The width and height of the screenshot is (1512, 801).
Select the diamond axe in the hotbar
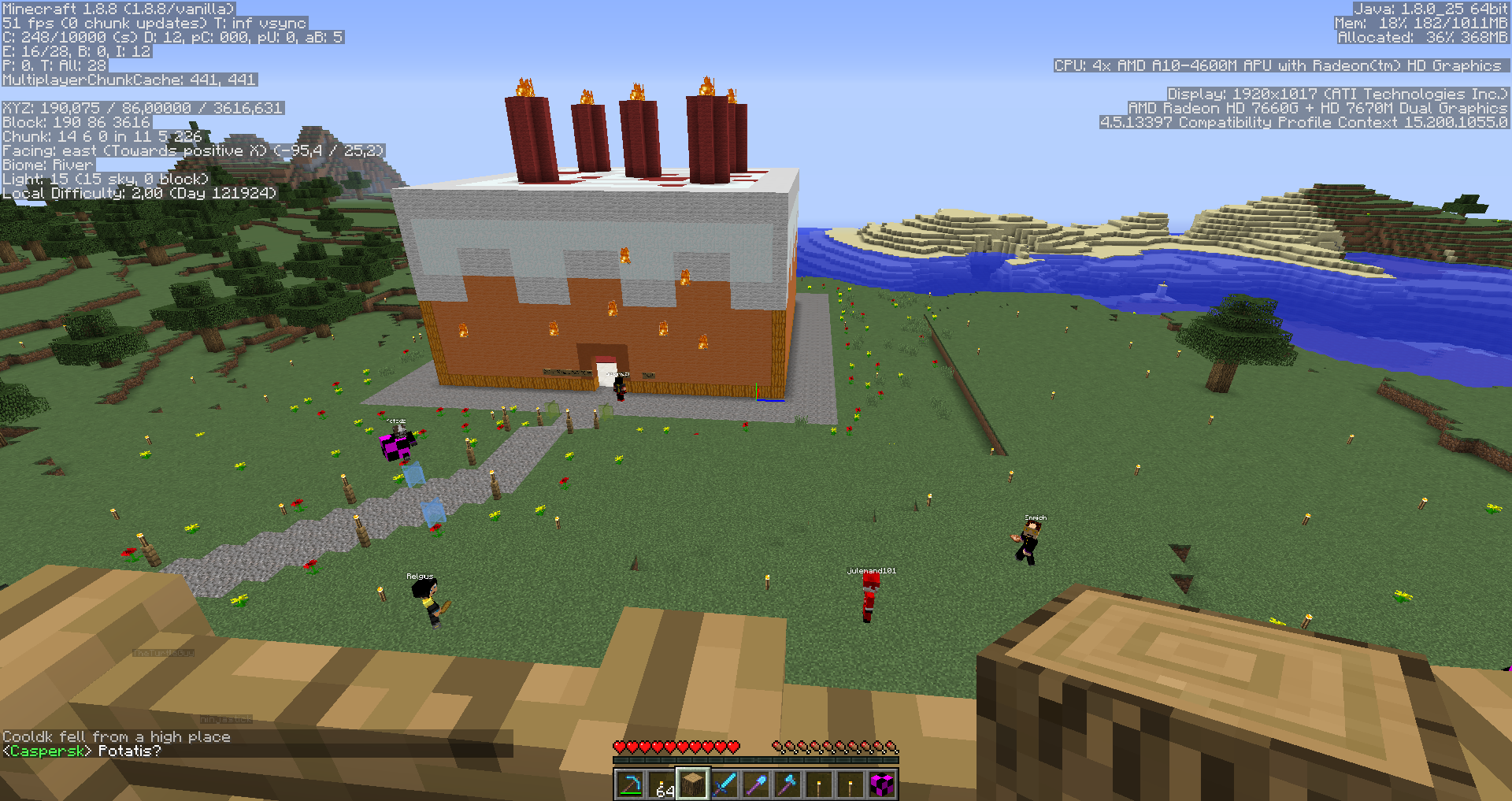(x=787, y=784)
